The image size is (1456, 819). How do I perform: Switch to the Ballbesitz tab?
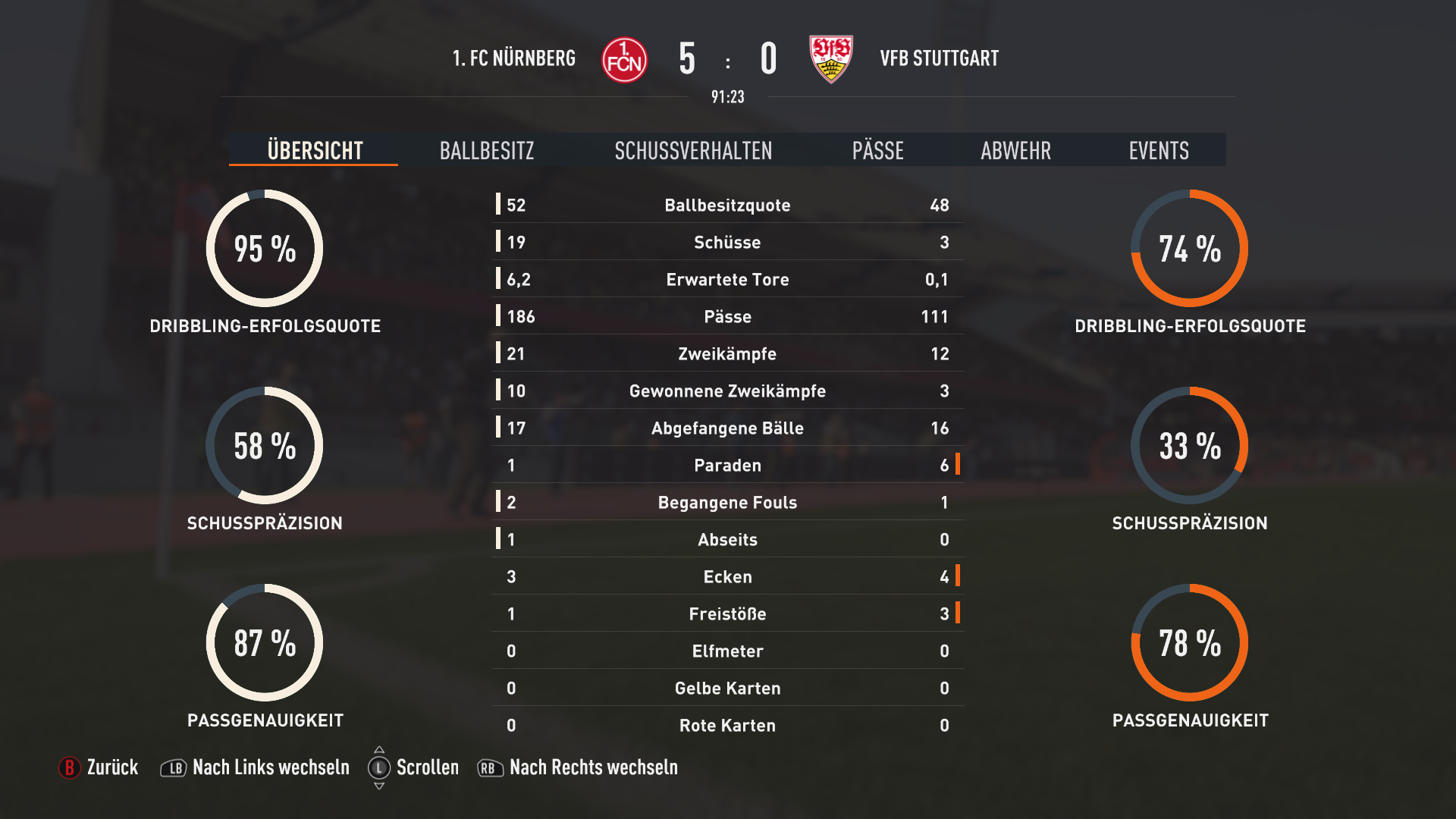coord(487,150)
